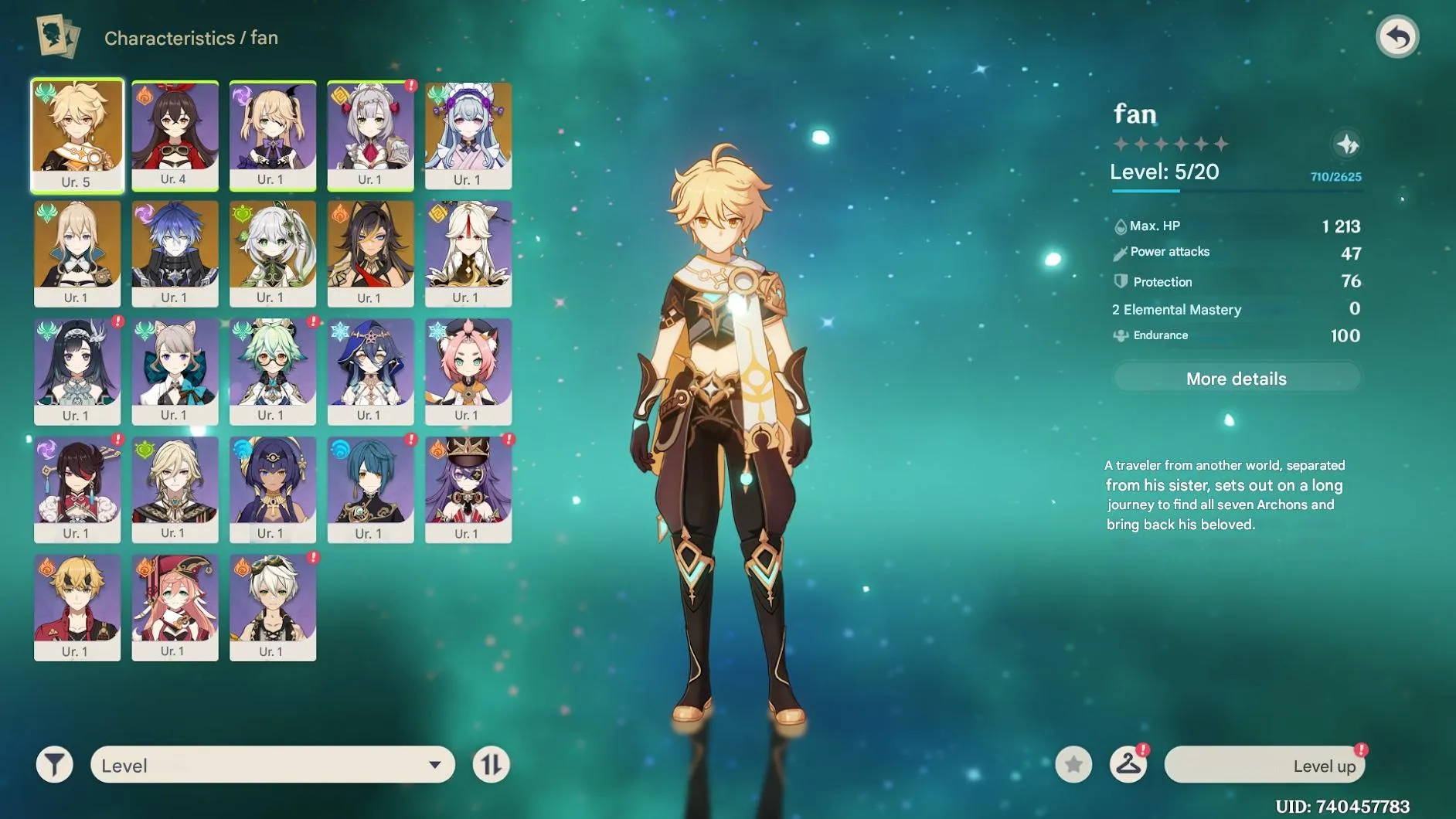
Task: Select the highlighted fan character portrait
Action: 77,136
